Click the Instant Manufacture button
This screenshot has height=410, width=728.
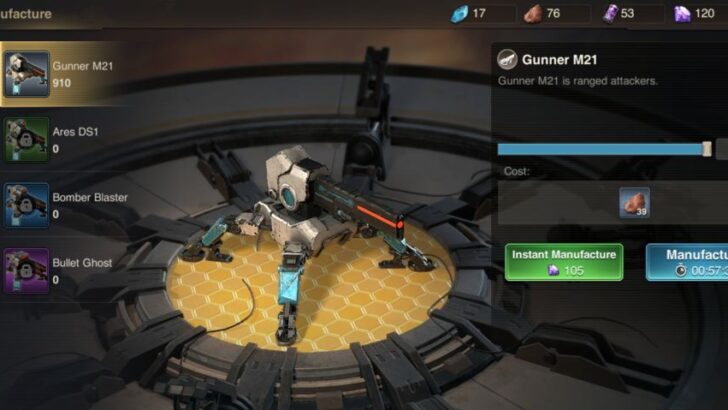click(x=564, y=262)
